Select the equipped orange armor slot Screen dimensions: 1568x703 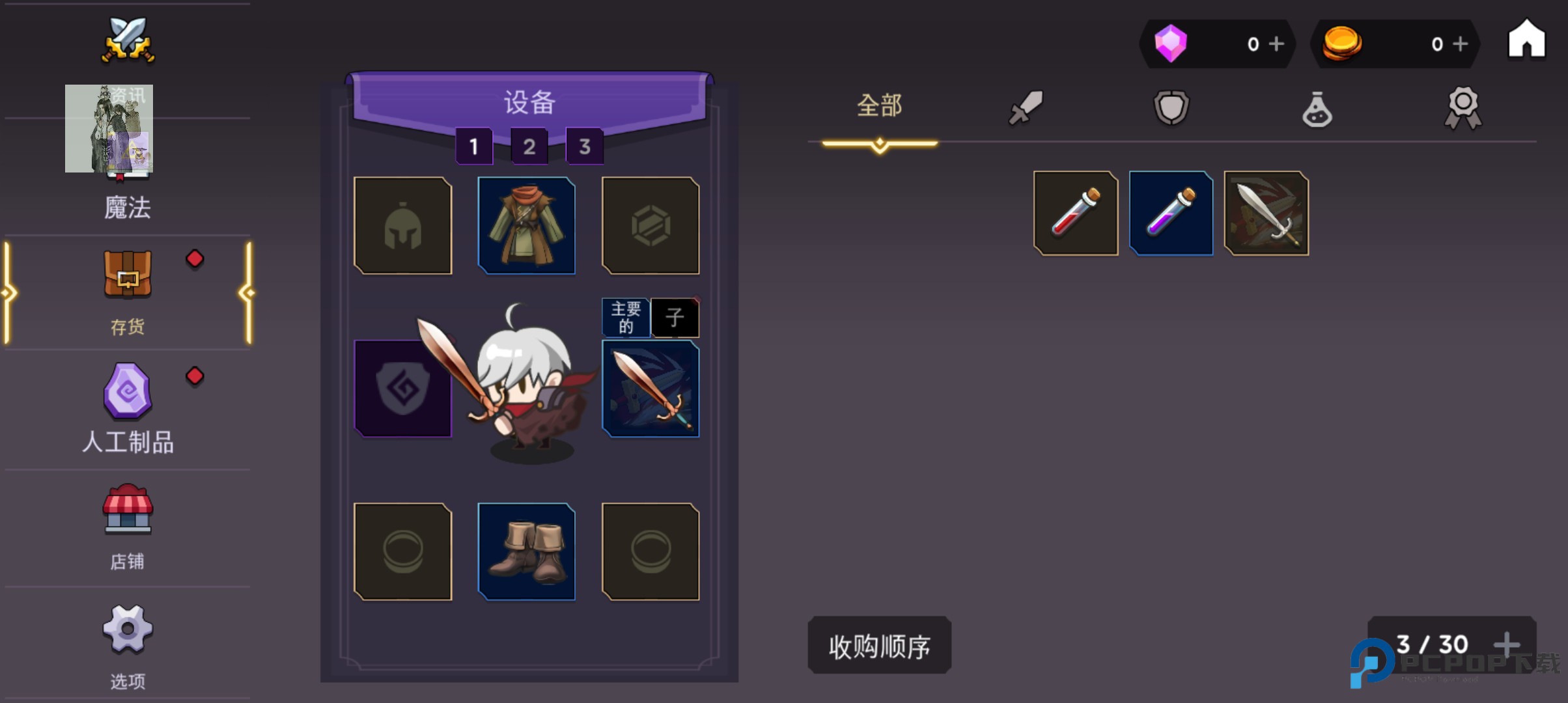[527, 225]
